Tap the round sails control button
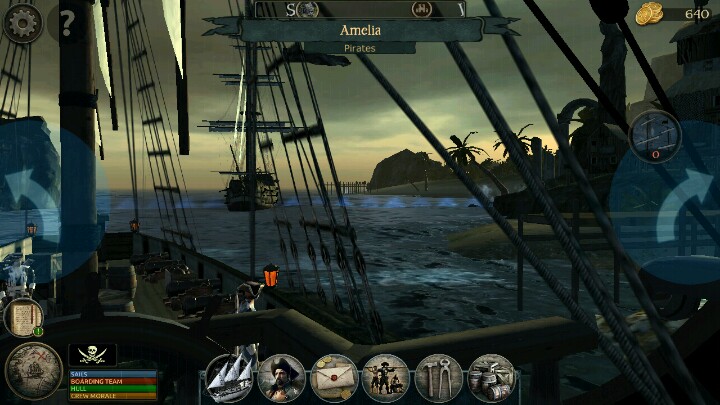This screenshot has height=405, width=720. [655, 134]
